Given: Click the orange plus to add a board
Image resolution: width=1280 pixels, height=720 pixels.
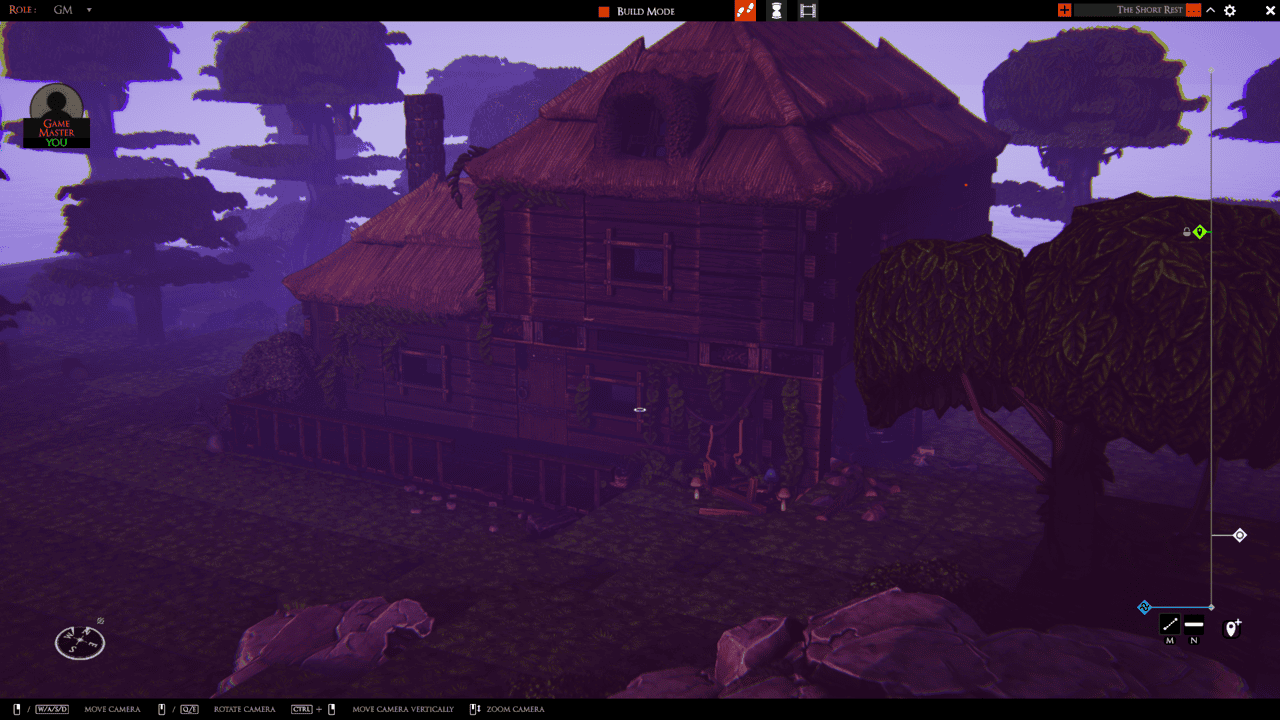Looking at the screenshot, I should tap(1063, 9).
